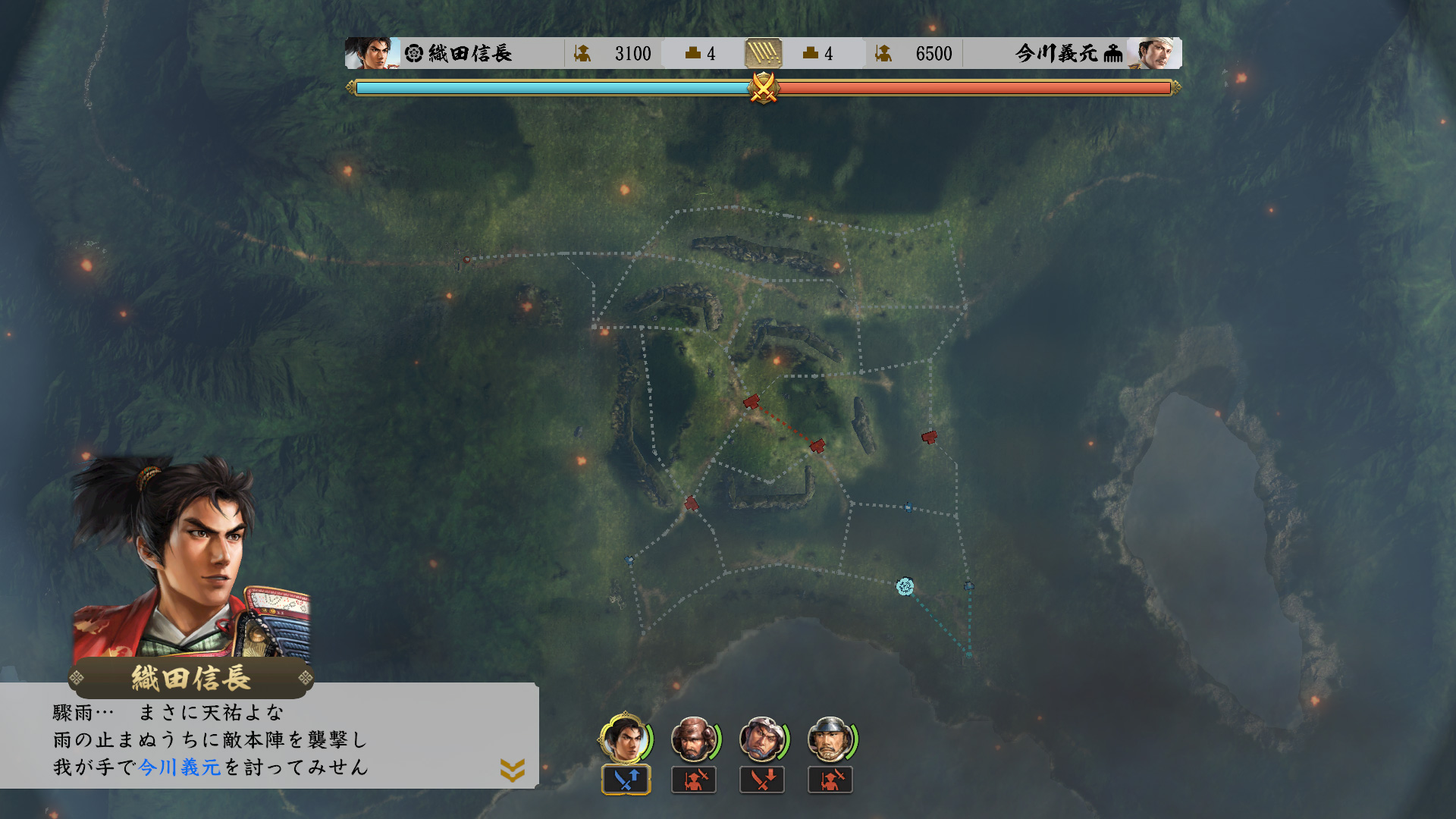Select the glowing cyan unit marker on the map
1456x819 pixels.
click(x=905, y=586)
